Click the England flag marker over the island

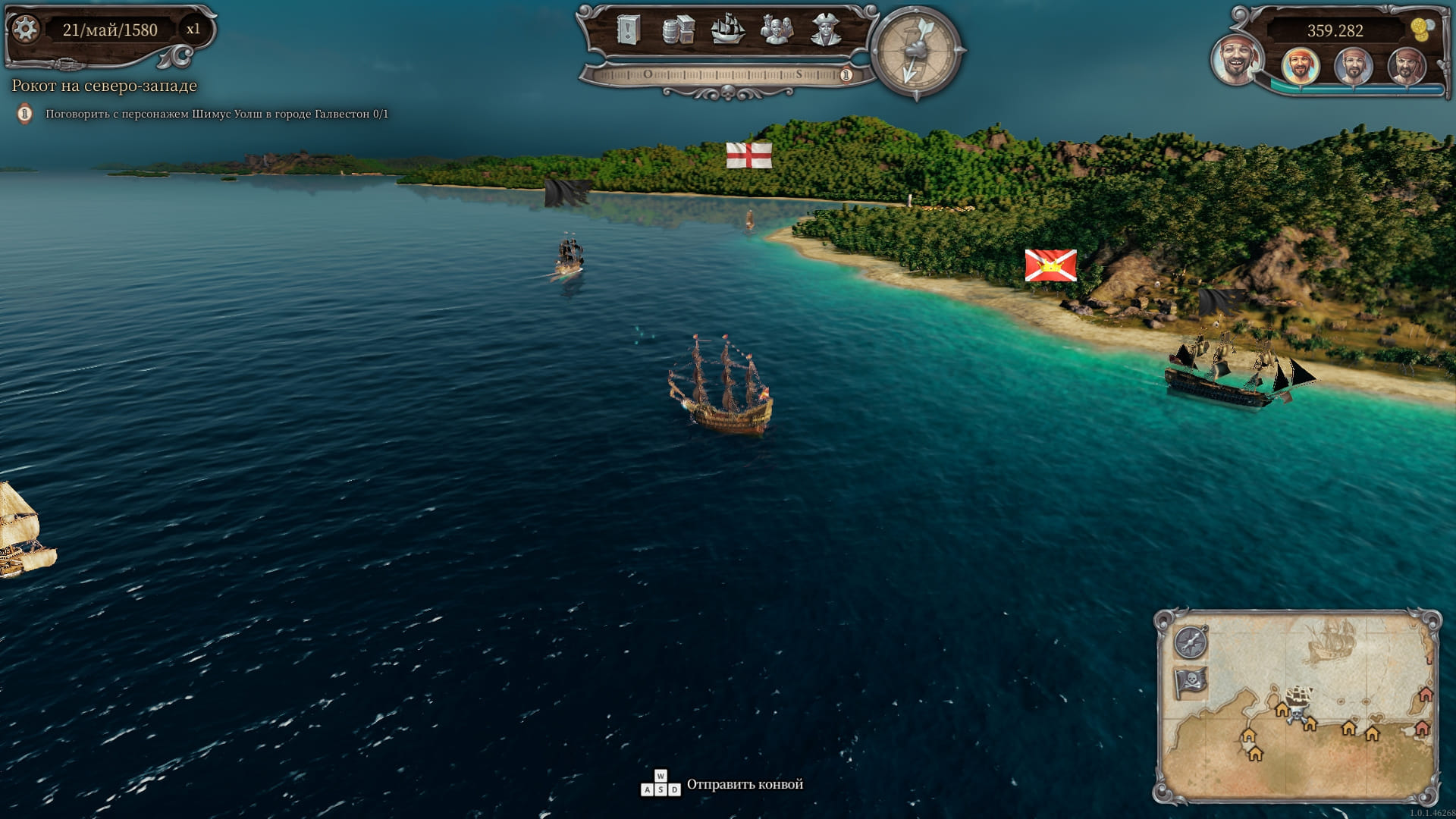tap(749, 155)
